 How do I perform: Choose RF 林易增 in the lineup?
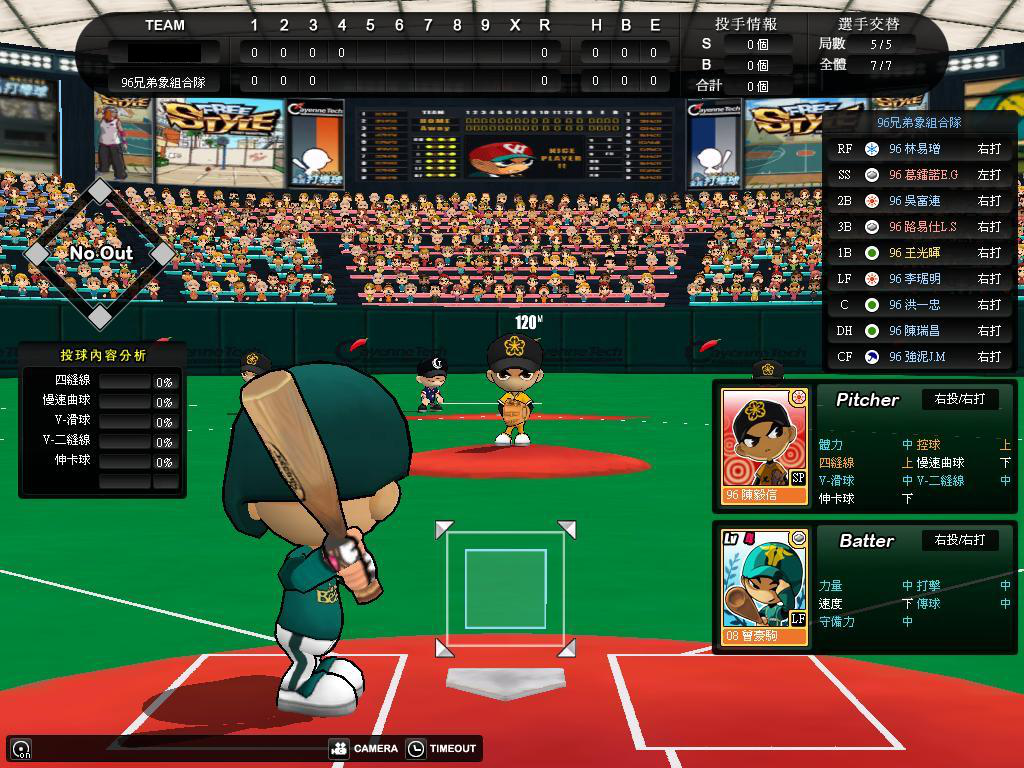(x=918, y=149)
